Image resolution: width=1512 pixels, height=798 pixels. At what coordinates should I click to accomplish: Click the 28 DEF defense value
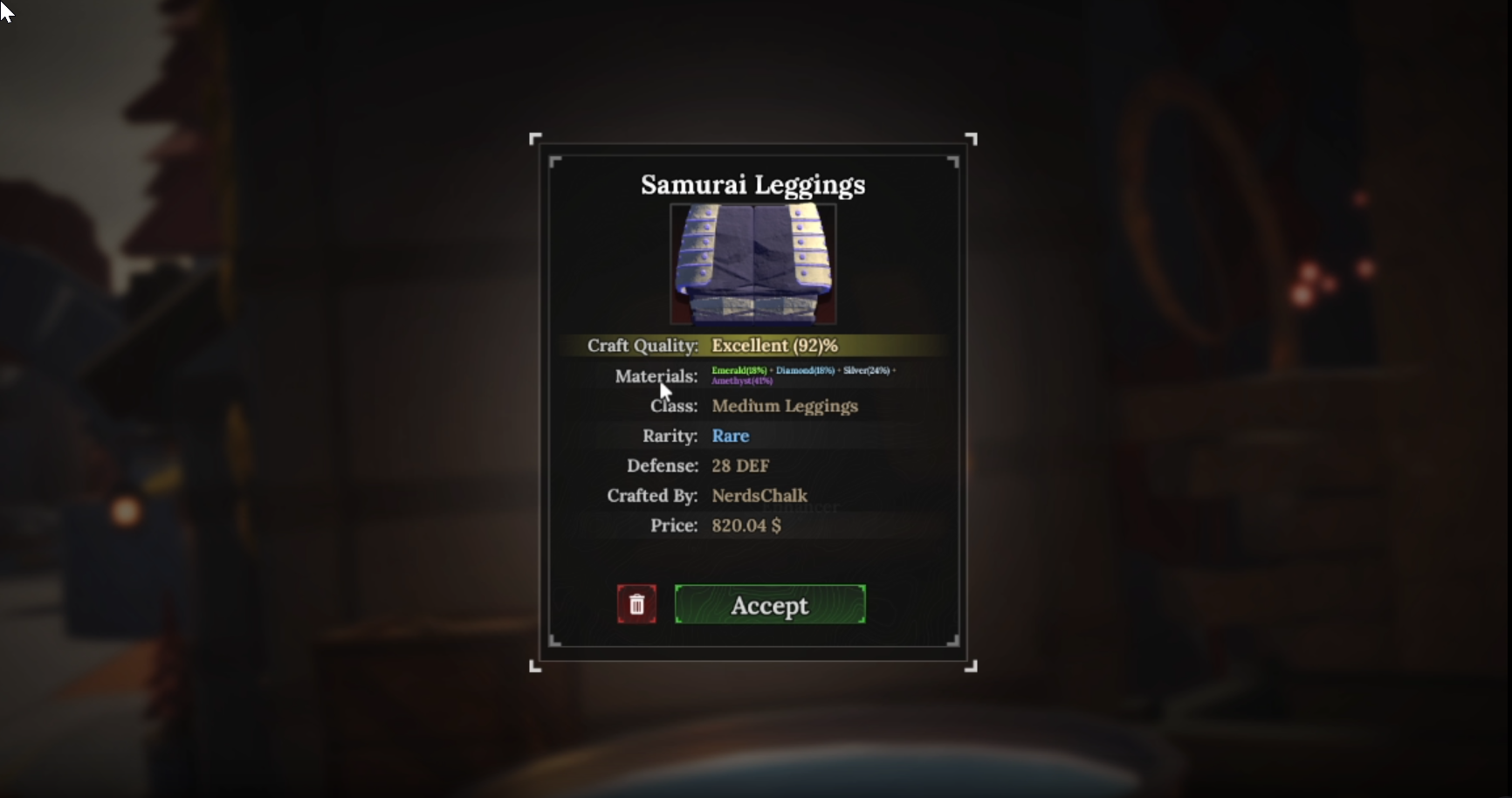[x=739, y=465]
